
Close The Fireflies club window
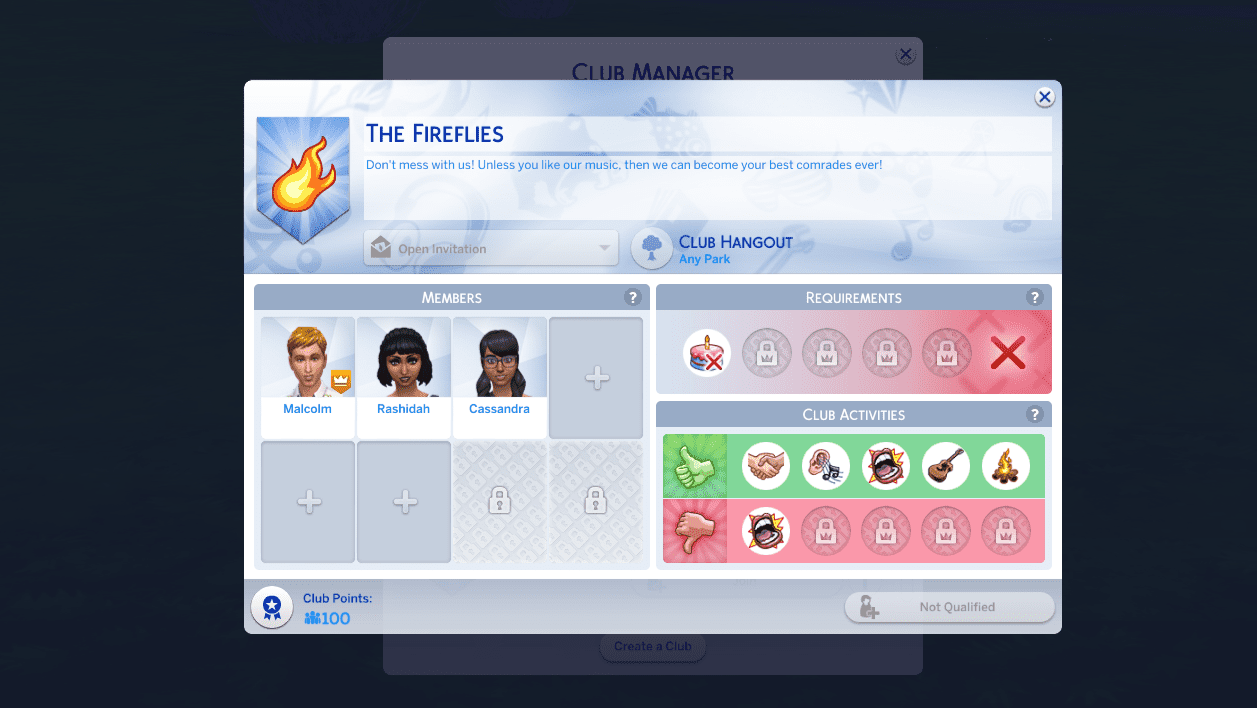pos(1044,97)
